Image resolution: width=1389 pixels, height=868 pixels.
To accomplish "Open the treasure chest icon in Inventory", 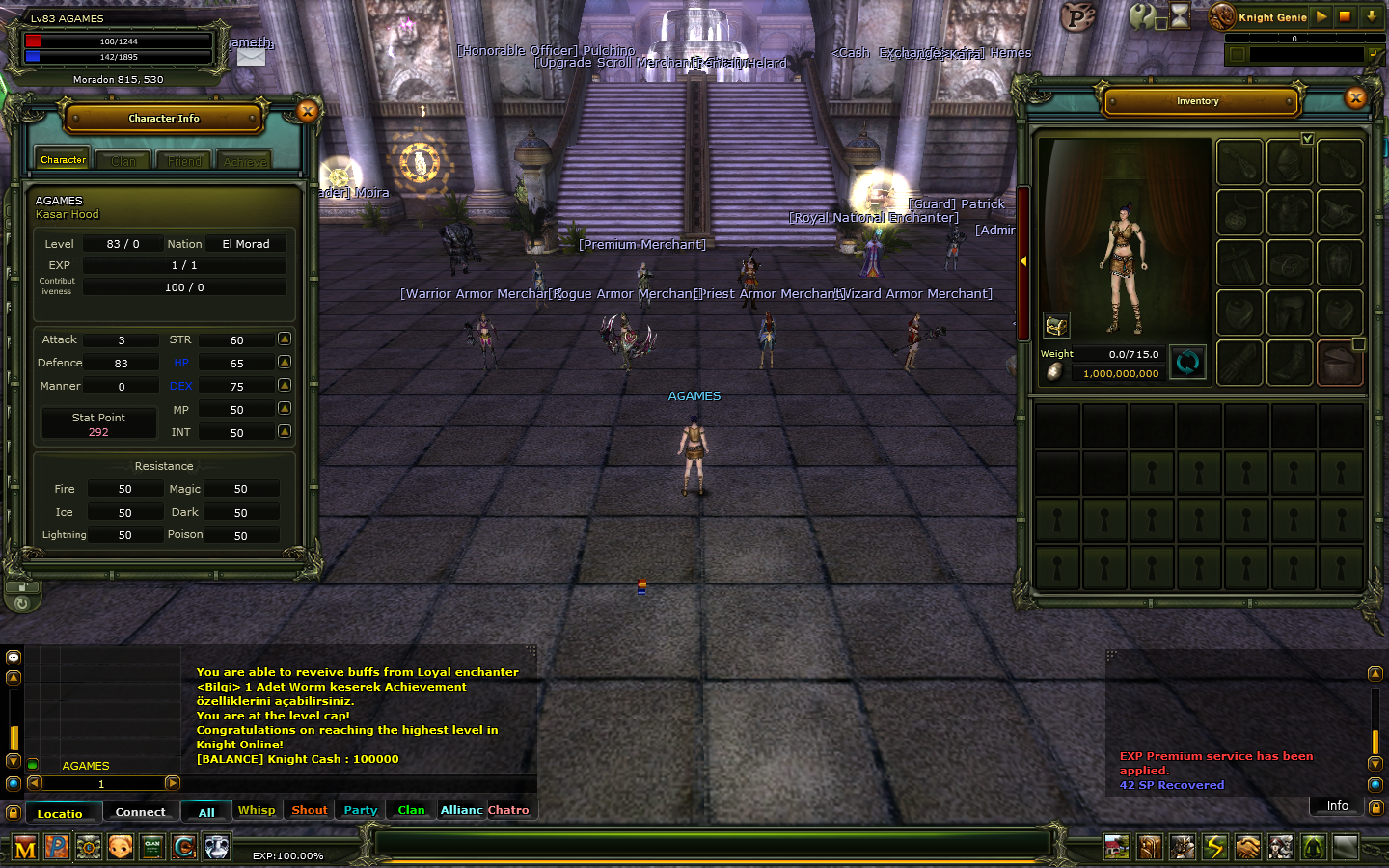I will coord(1056,325).
